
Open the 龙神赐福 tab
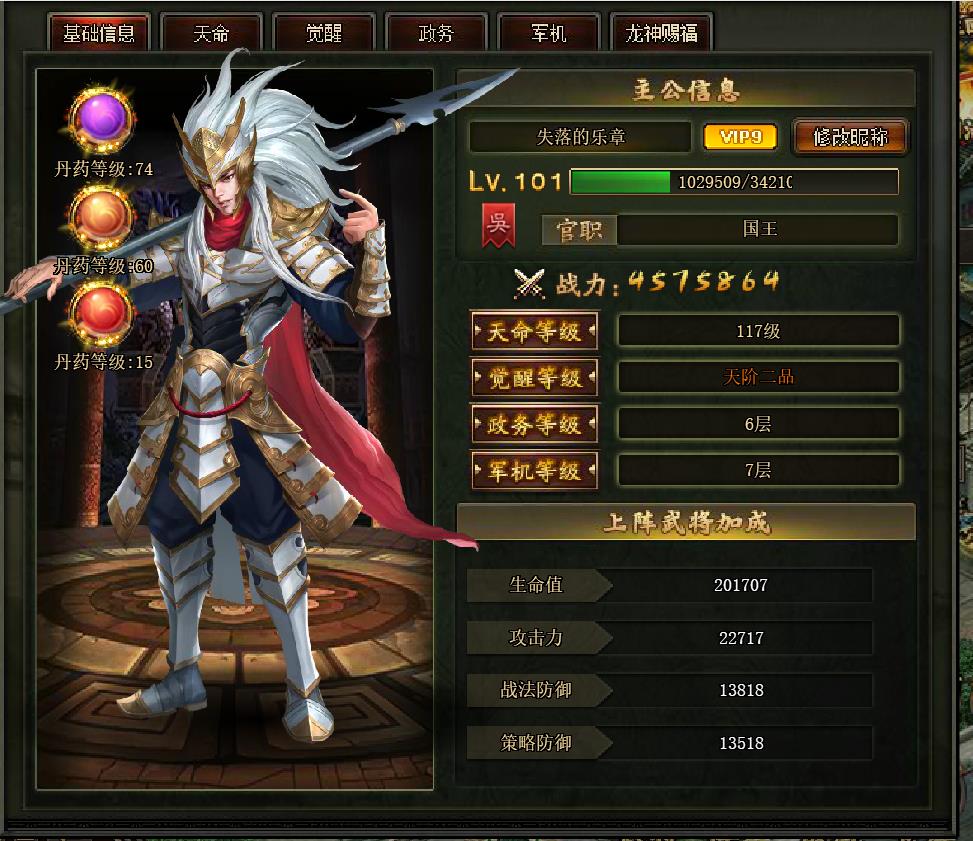pyautogui.click(x=661, y=33)
